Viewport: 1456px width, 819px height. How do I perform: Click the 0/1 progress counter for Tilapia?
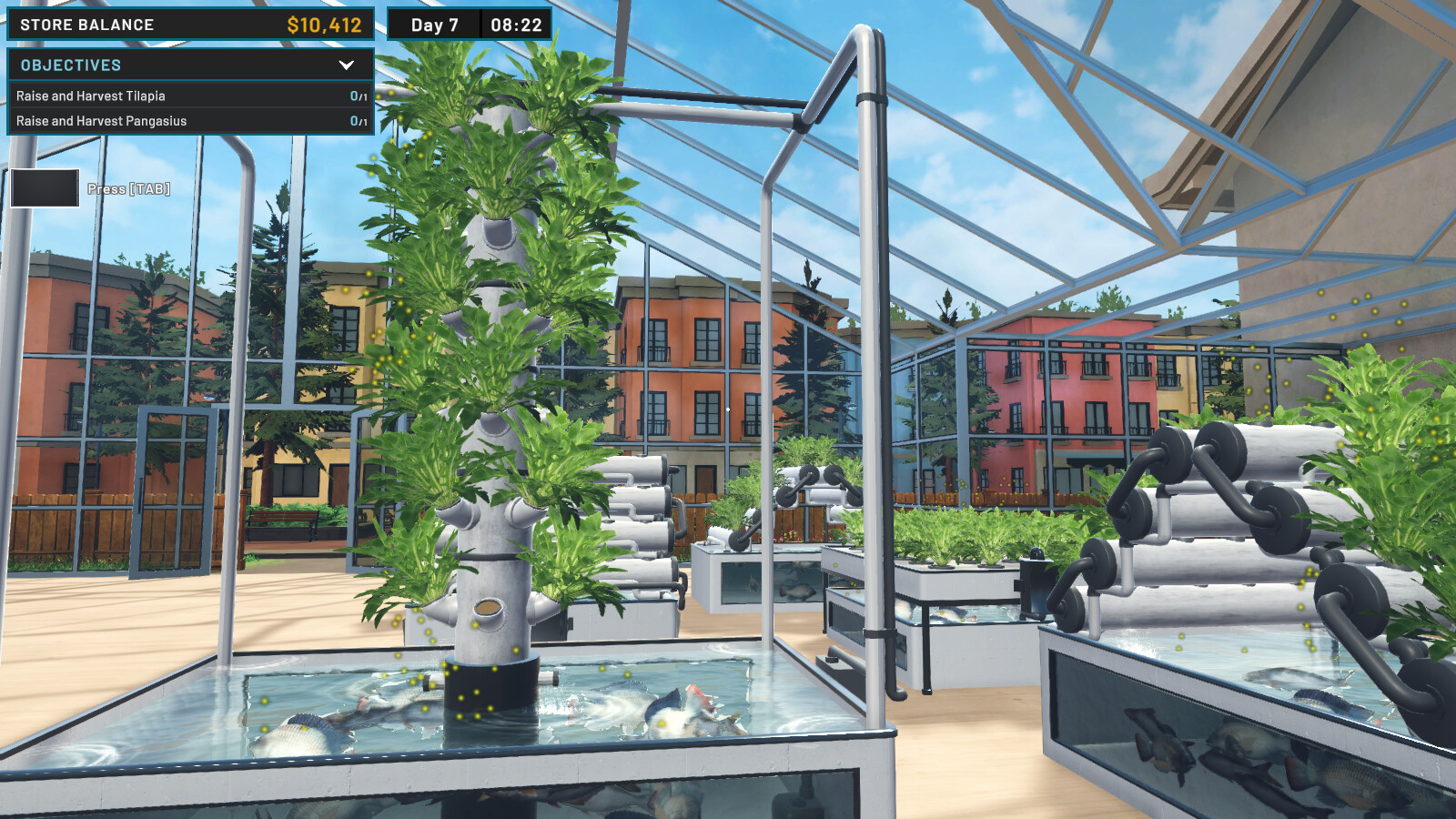pyautogui.click(x=355, y=96)
